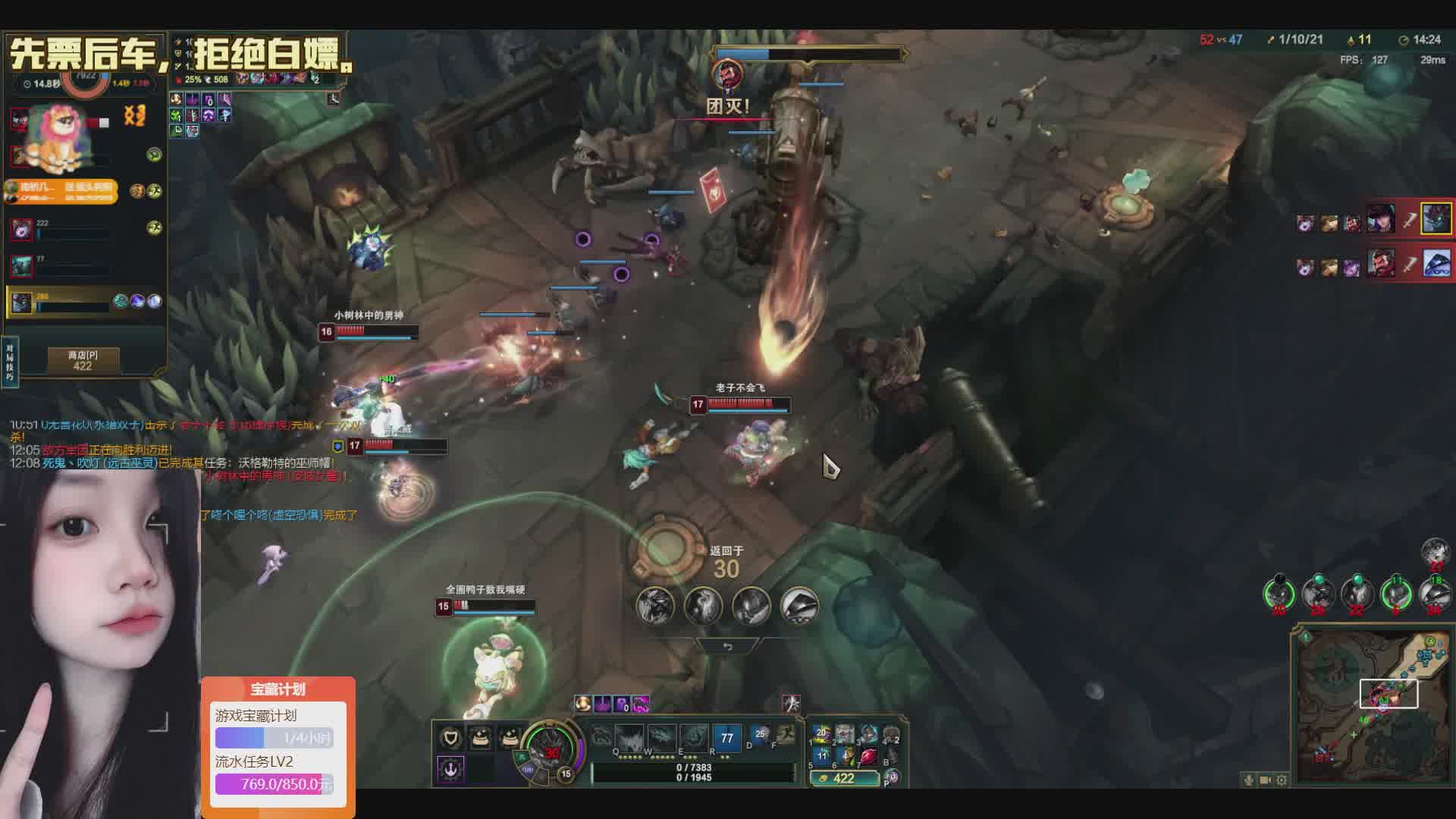Select the Q ability icon
The image size is (1456, 819).
click(x=602, y=736)
